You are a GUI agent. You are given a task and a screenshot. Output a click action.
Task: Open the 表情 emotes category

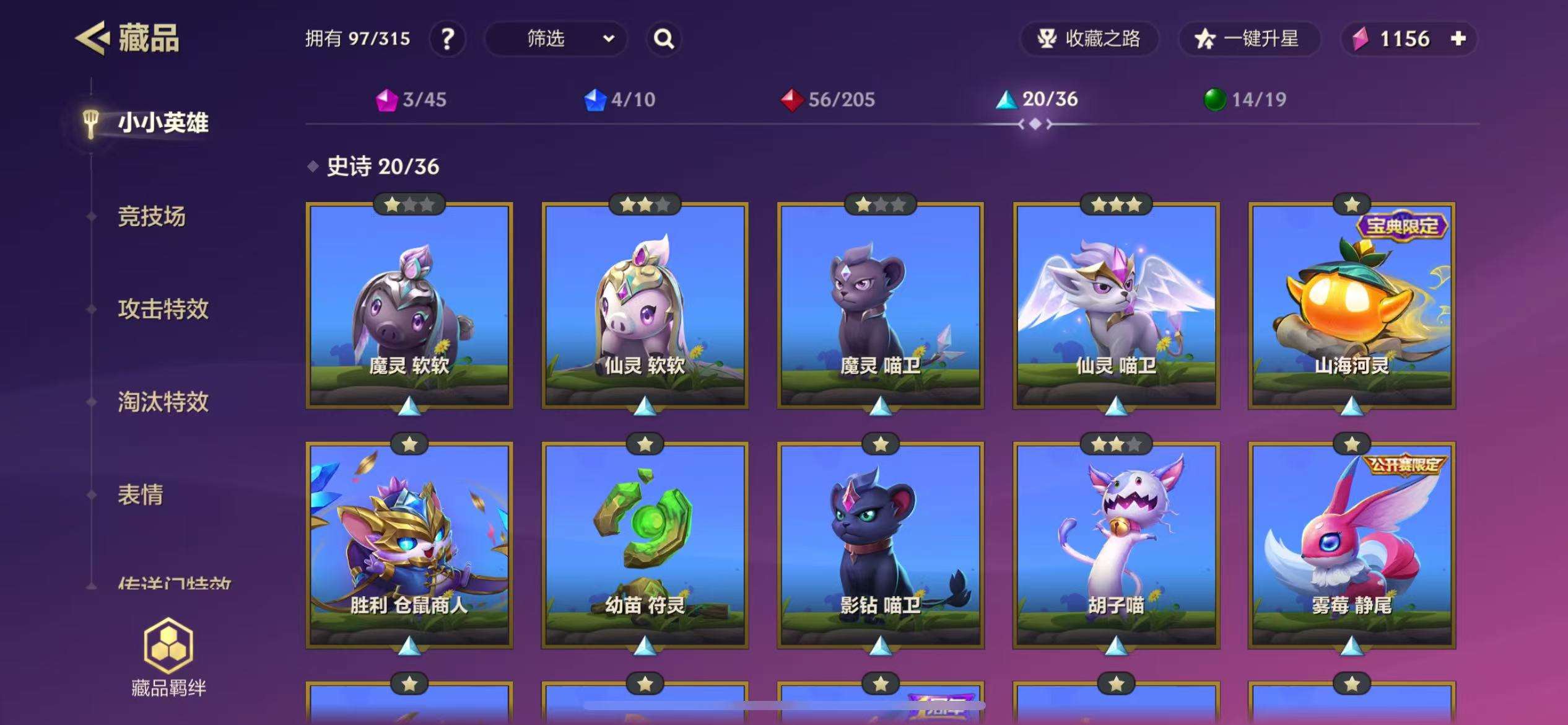(x=141, y=494)
